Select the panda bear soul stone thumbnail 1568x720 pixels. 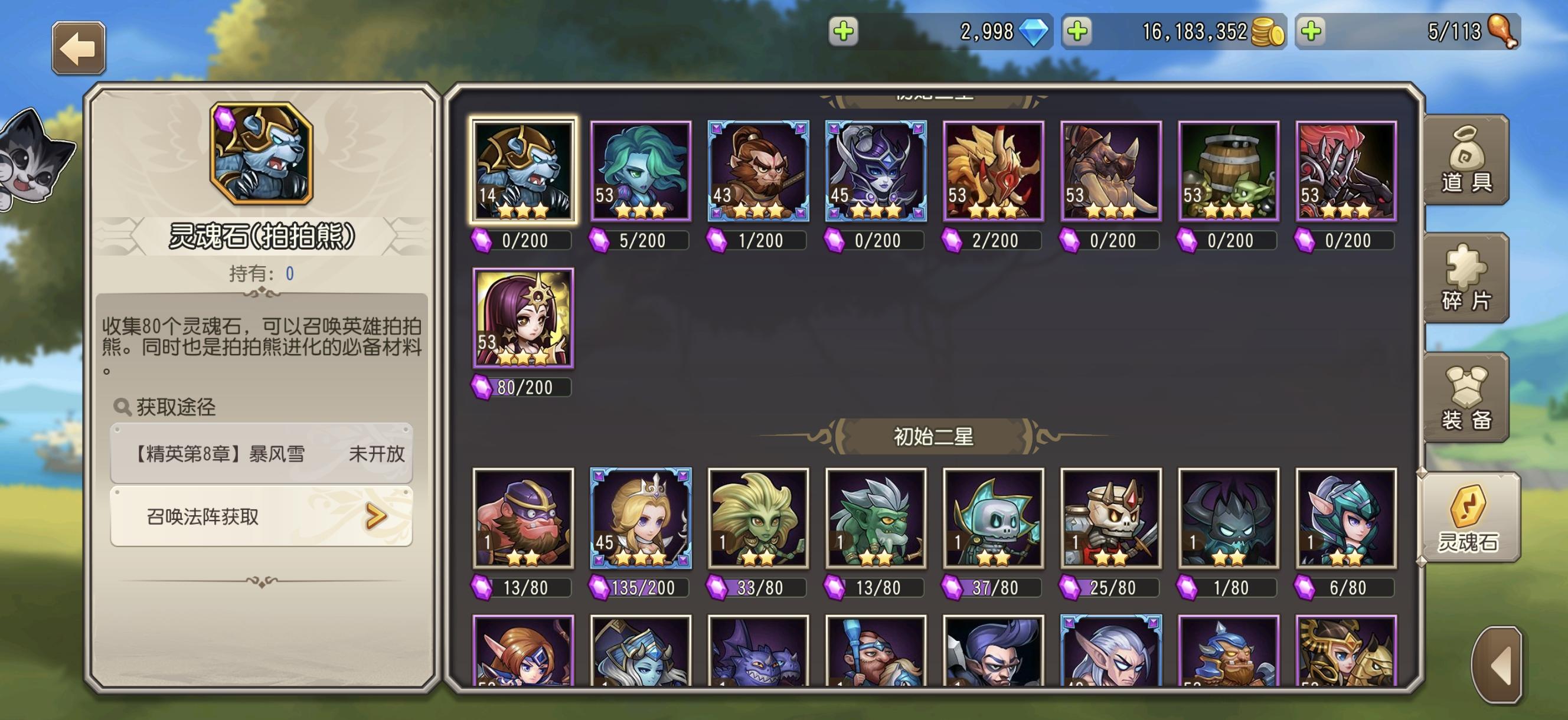coord(522,171)
